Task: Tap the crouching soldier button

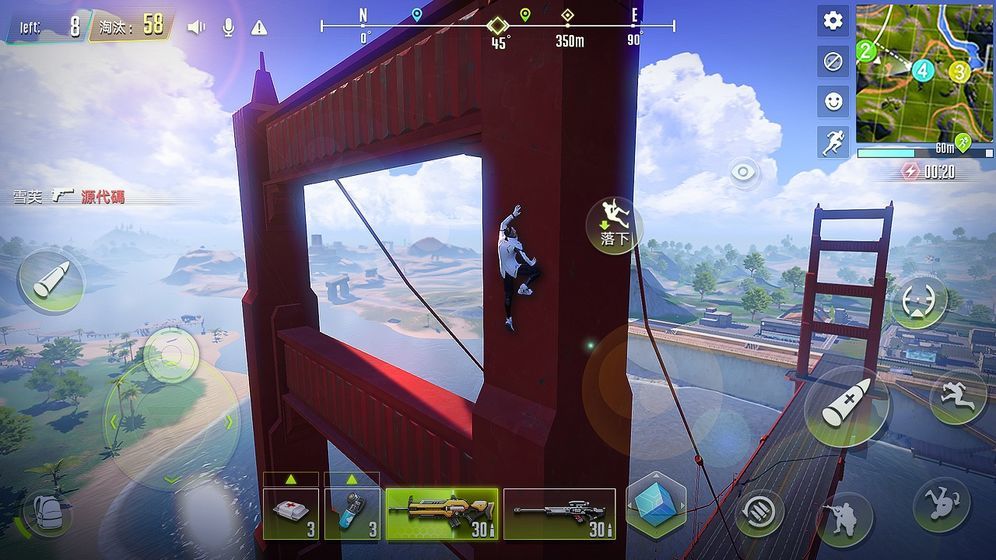Action: (844, 519)
